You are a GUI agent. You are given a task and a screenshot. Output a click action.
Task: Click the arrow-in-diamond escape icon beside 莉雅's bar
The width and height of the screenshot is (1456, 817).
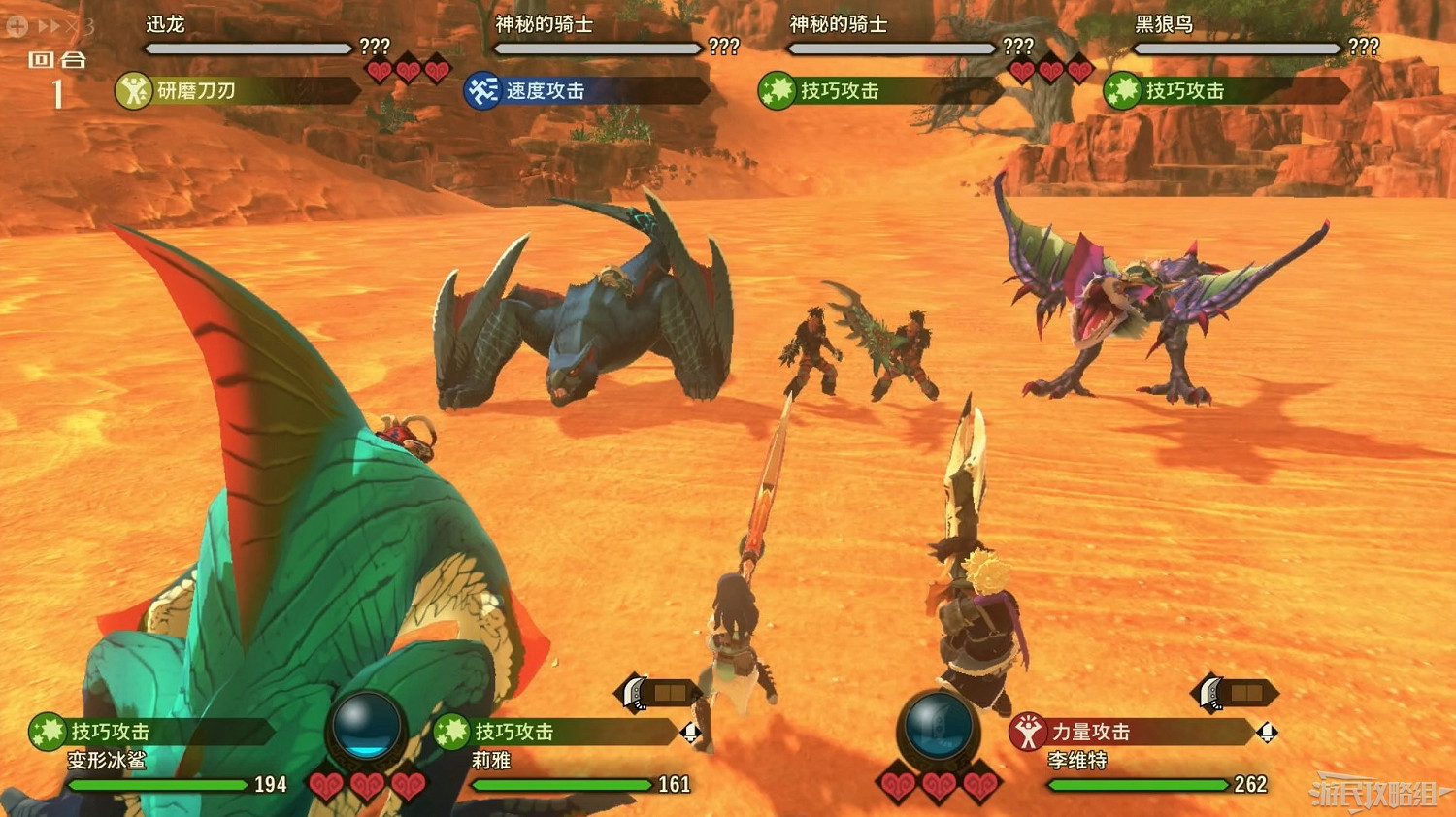coord(691,733)
